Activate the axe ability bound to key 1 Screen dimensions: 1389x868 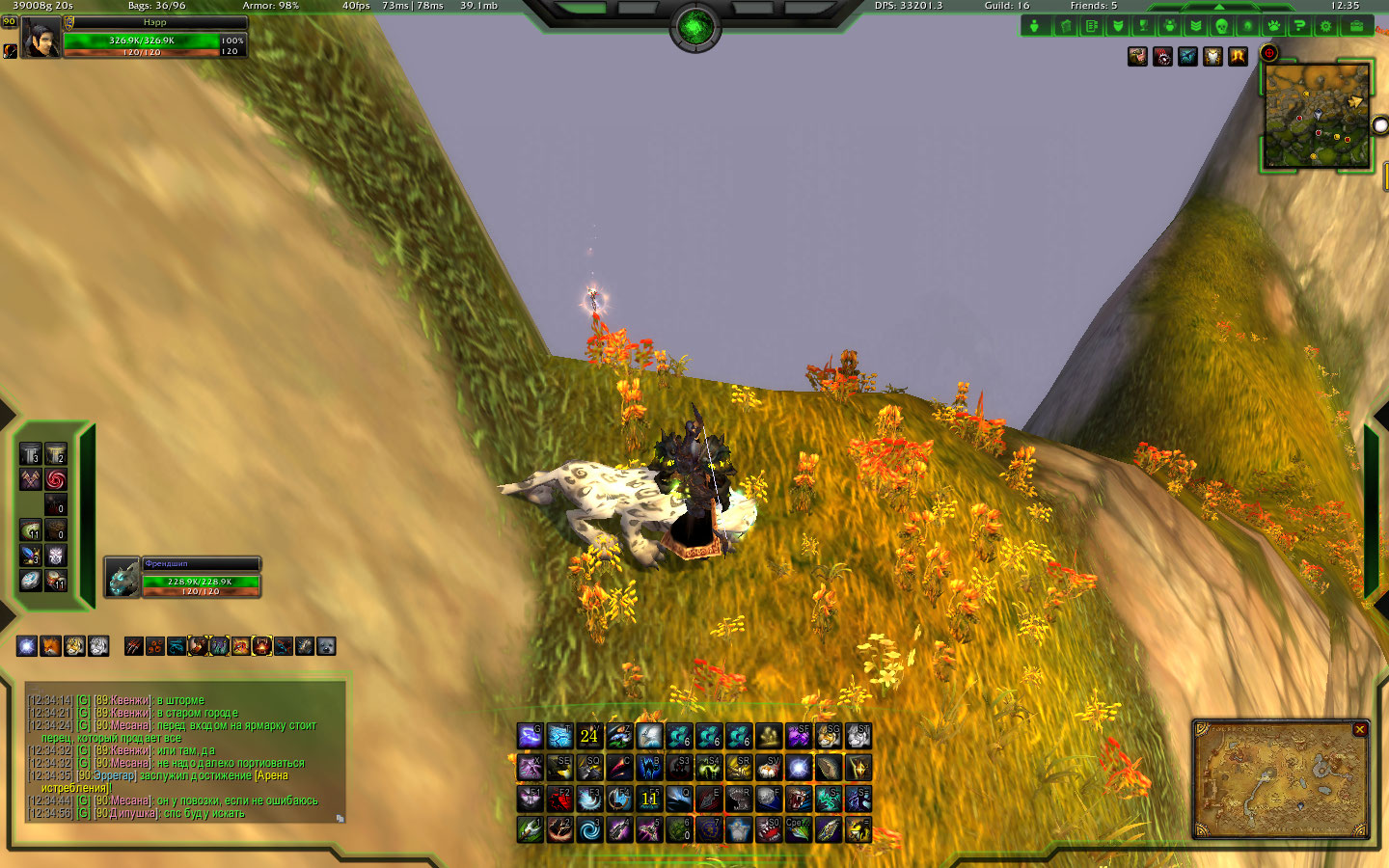point(530,829)
